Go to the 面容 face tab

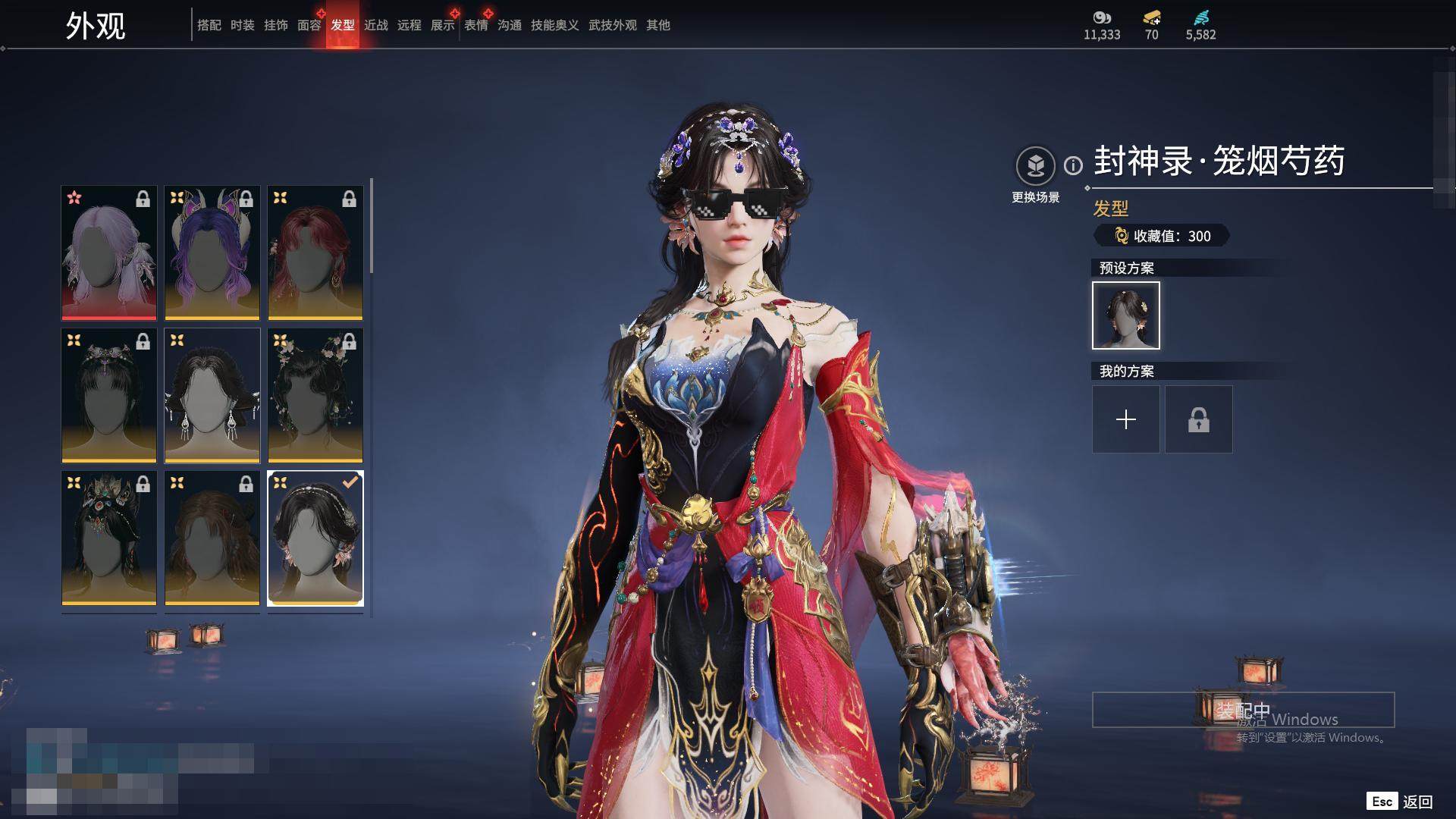tap(309, 25)
